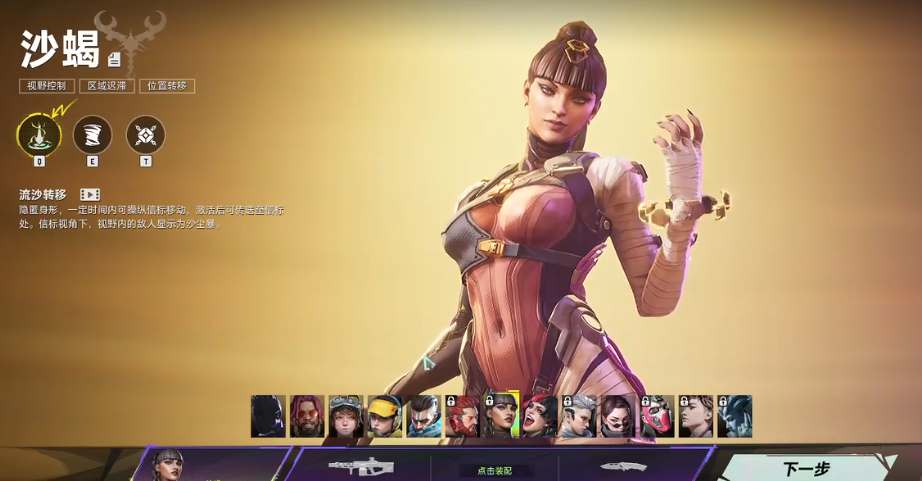View the crossed-diamond ability

tap(146, 134)
